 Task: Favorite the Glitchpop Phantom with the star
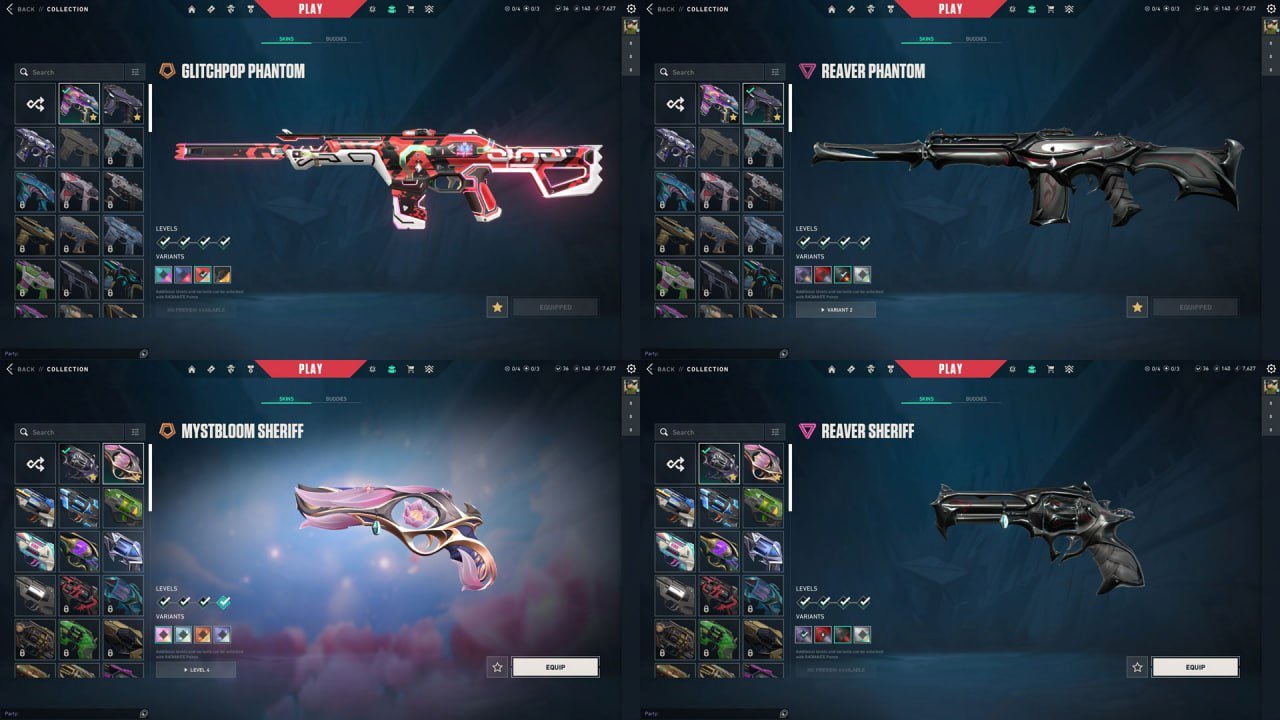point(497,307)
